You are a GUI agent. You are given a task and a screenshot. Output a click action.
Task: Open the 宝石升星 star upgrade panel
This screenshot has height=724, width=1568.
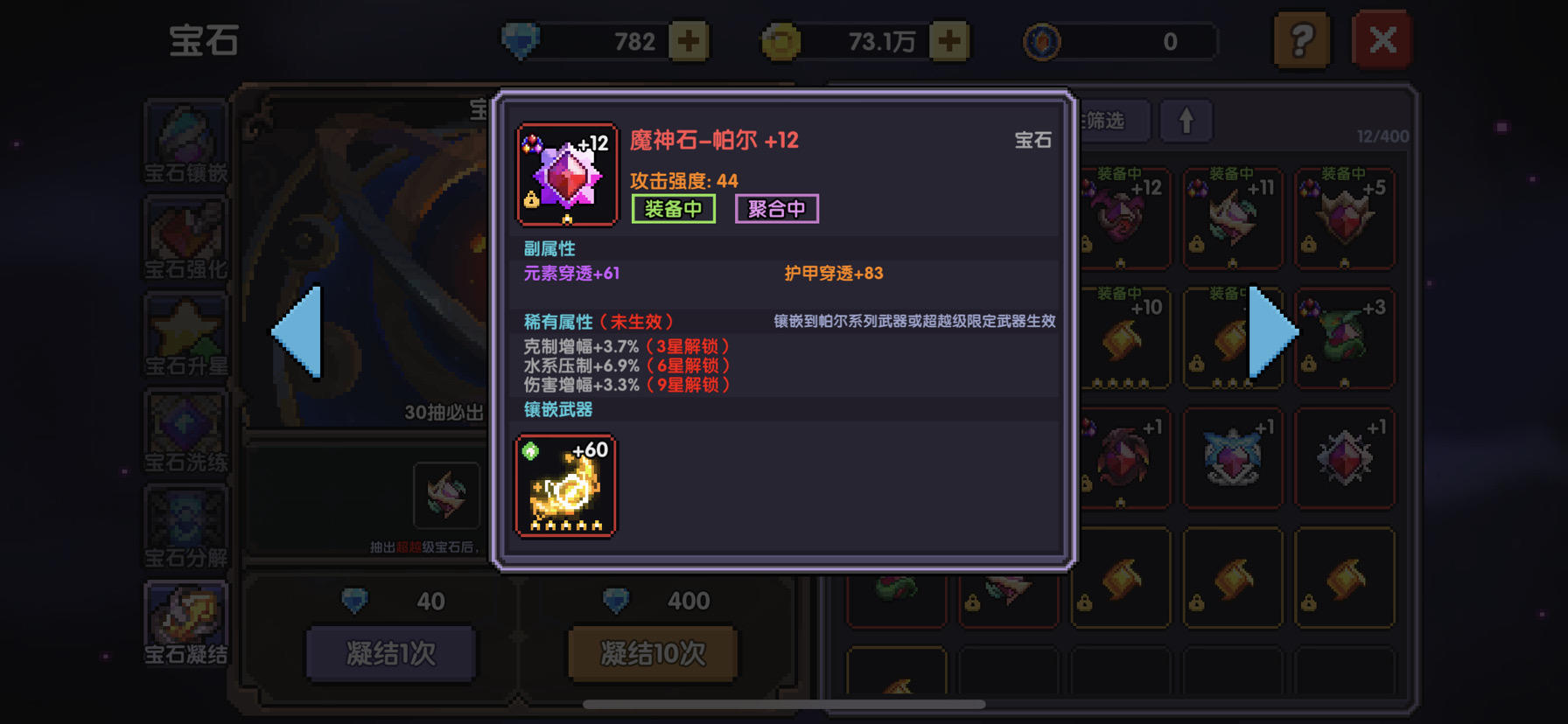click(185, 337)
